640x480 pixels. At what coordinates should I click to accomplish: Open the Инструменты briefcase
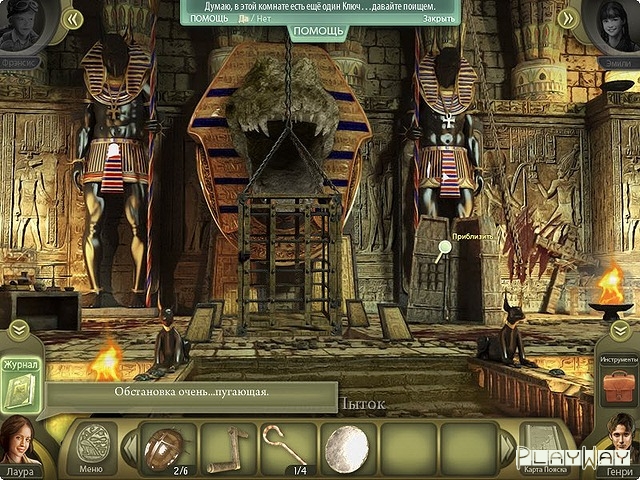pos(621,384)
